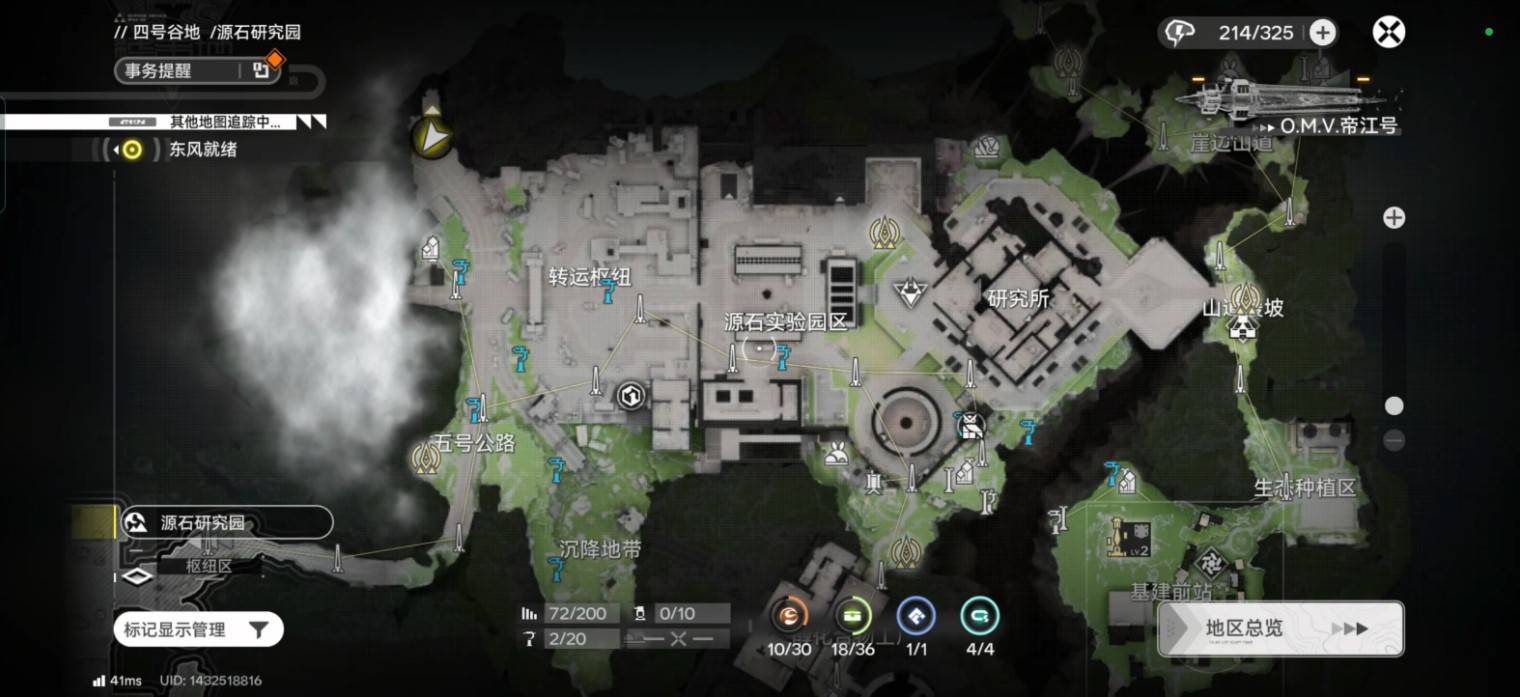The width and height of the screenshot is (1520, 697).
Task: Zoom out the map with the minus button
Action: click(x=1394, y=440)
